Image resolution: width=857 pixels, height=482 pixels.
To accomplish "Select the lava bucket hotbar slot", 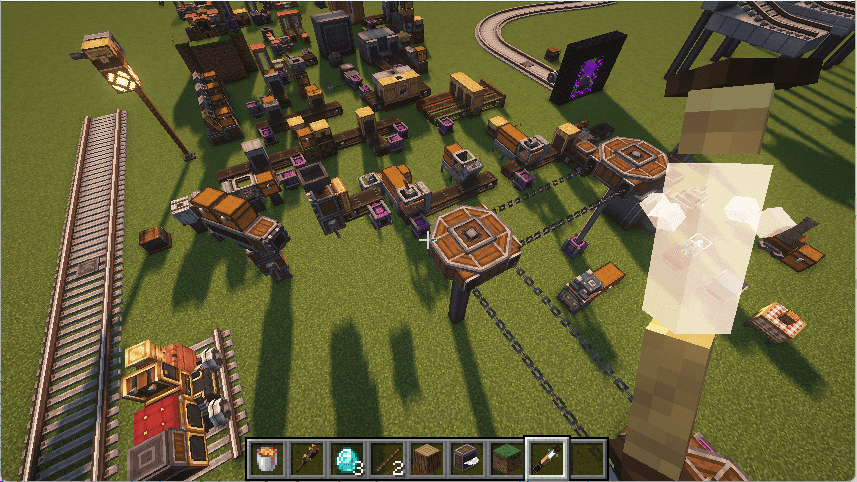I will click(x=268, y=459).
